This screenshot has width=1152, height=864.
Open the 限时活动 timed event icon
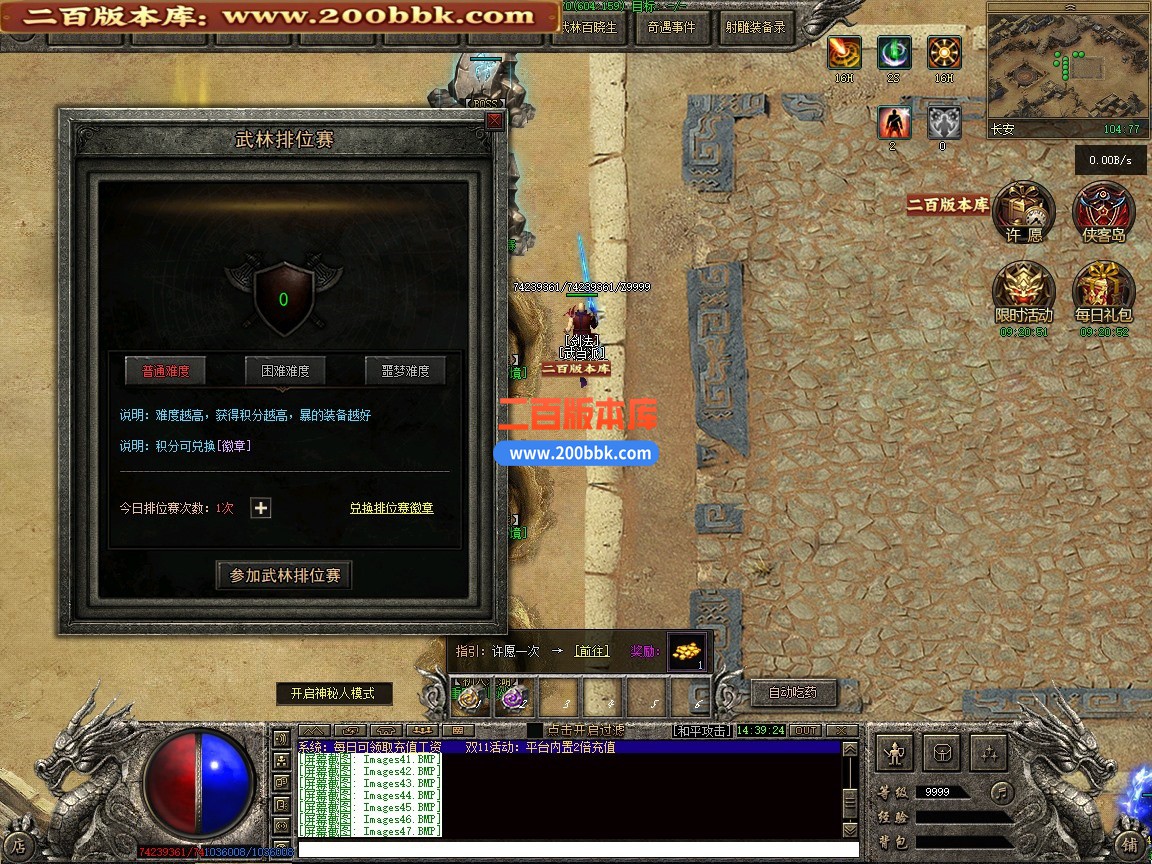coord(1024,292)
